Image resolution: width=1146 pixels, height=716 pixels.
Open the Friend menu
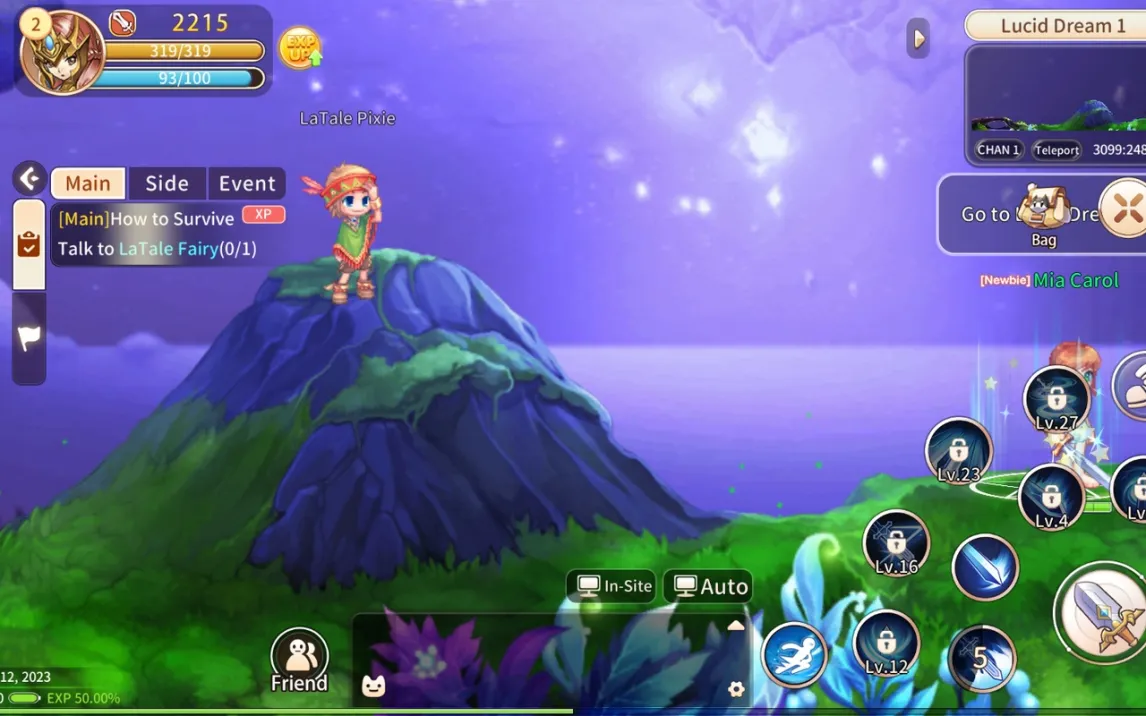click(299, 660)
